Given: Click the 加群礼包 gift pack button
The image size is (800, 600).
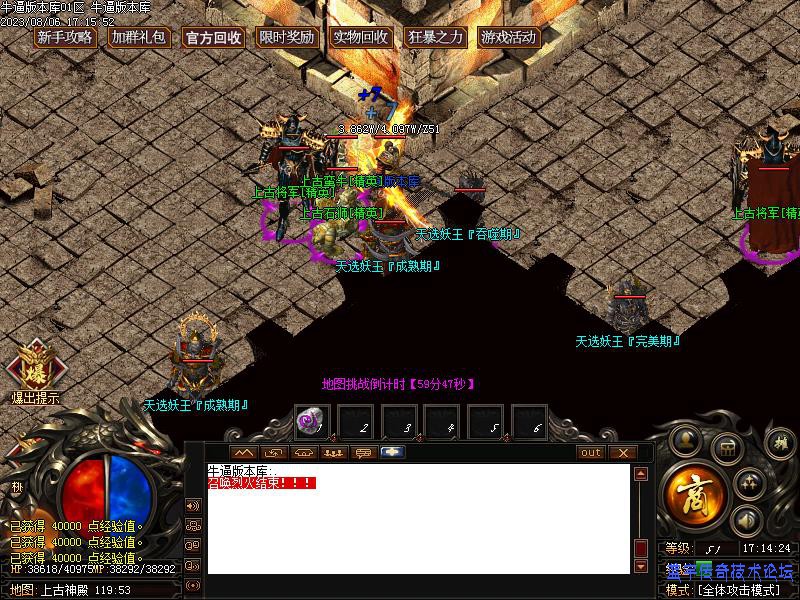Looking at the screenshot, I should coord(138,38).
